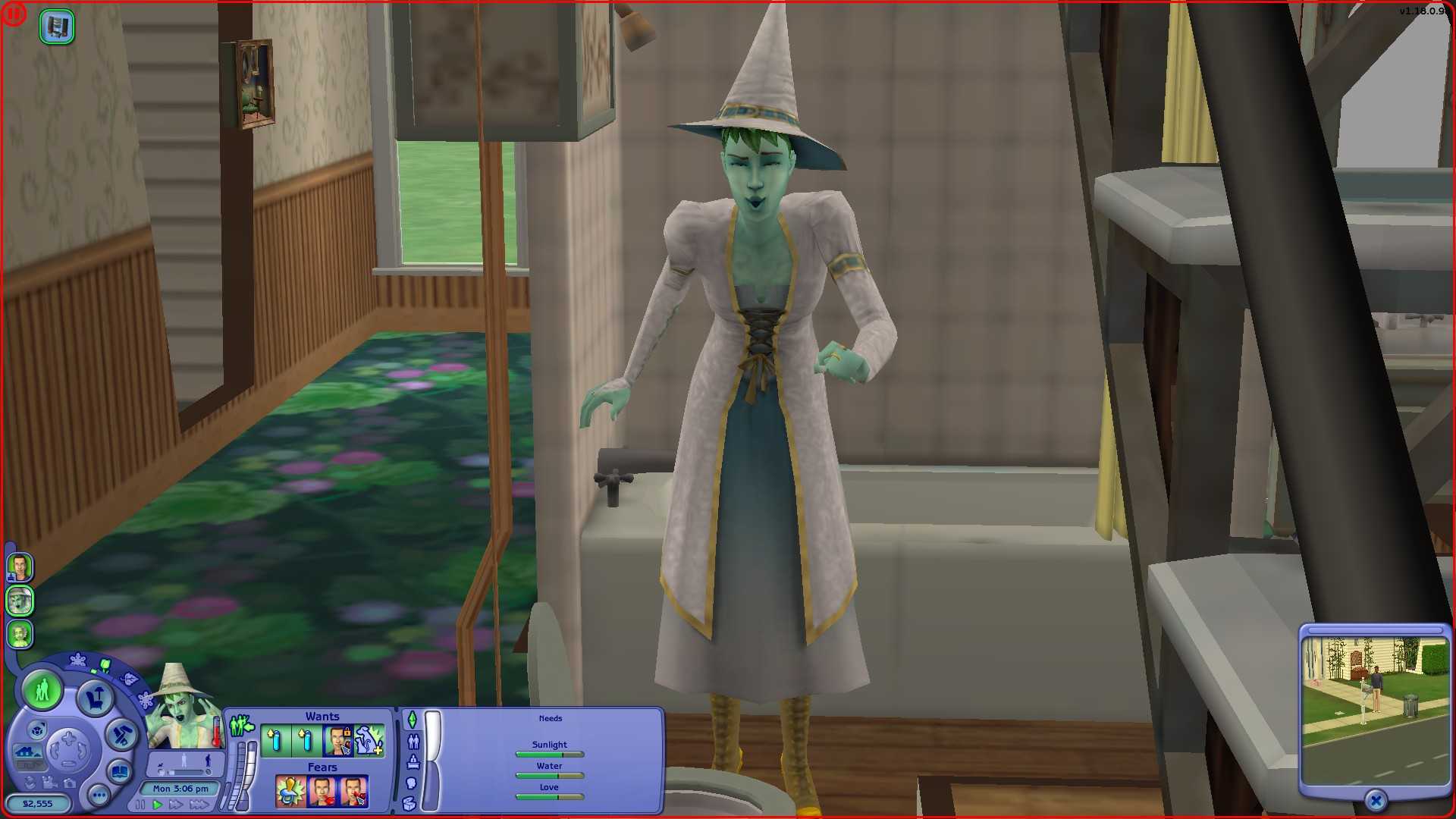Open extra options with the ellipsis button
The image size is (1456, 819).
point(99,795)
